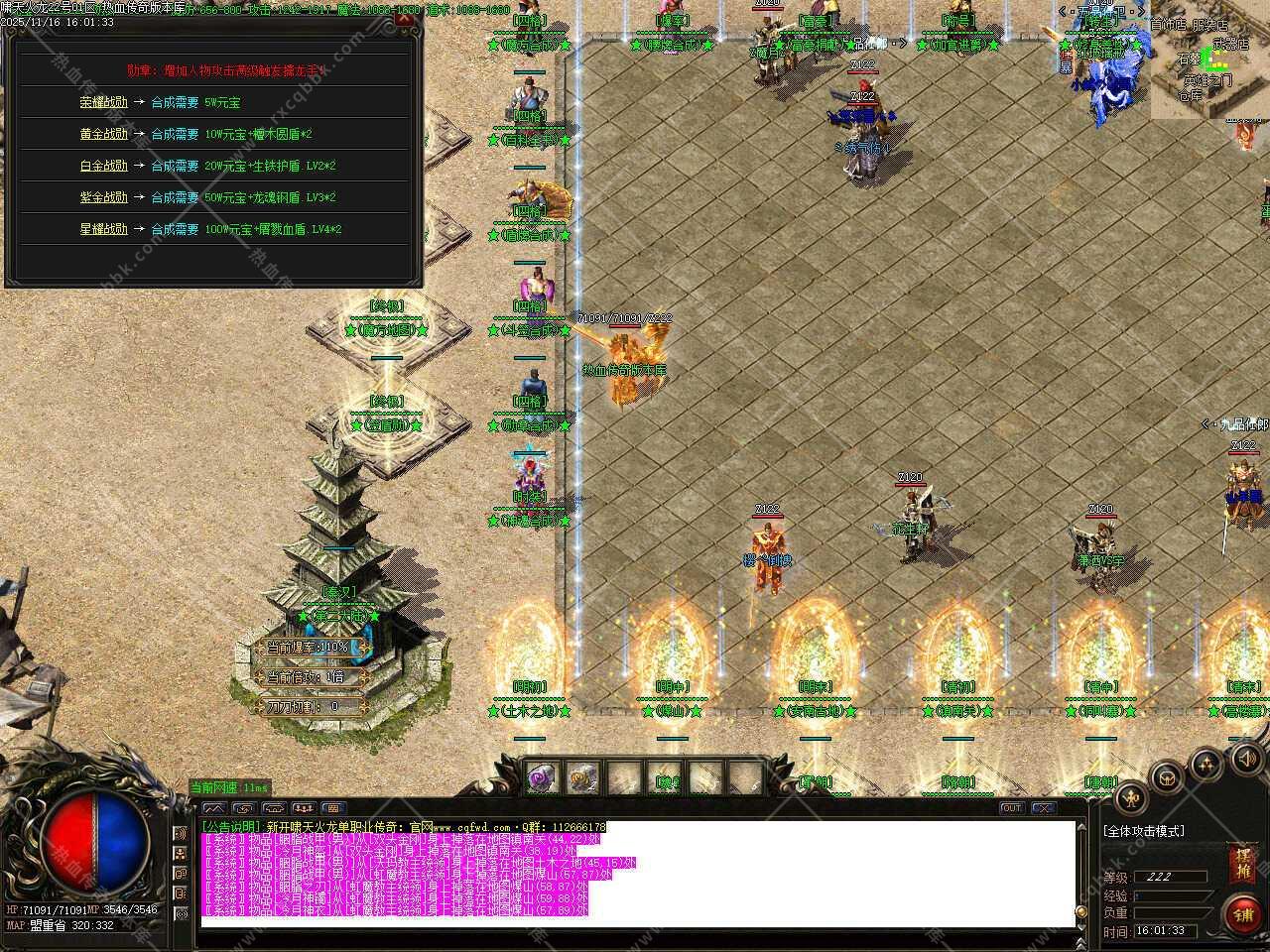Use the purple orb item in the hotbar
The image size is (1270, 952).
(543, 778)
